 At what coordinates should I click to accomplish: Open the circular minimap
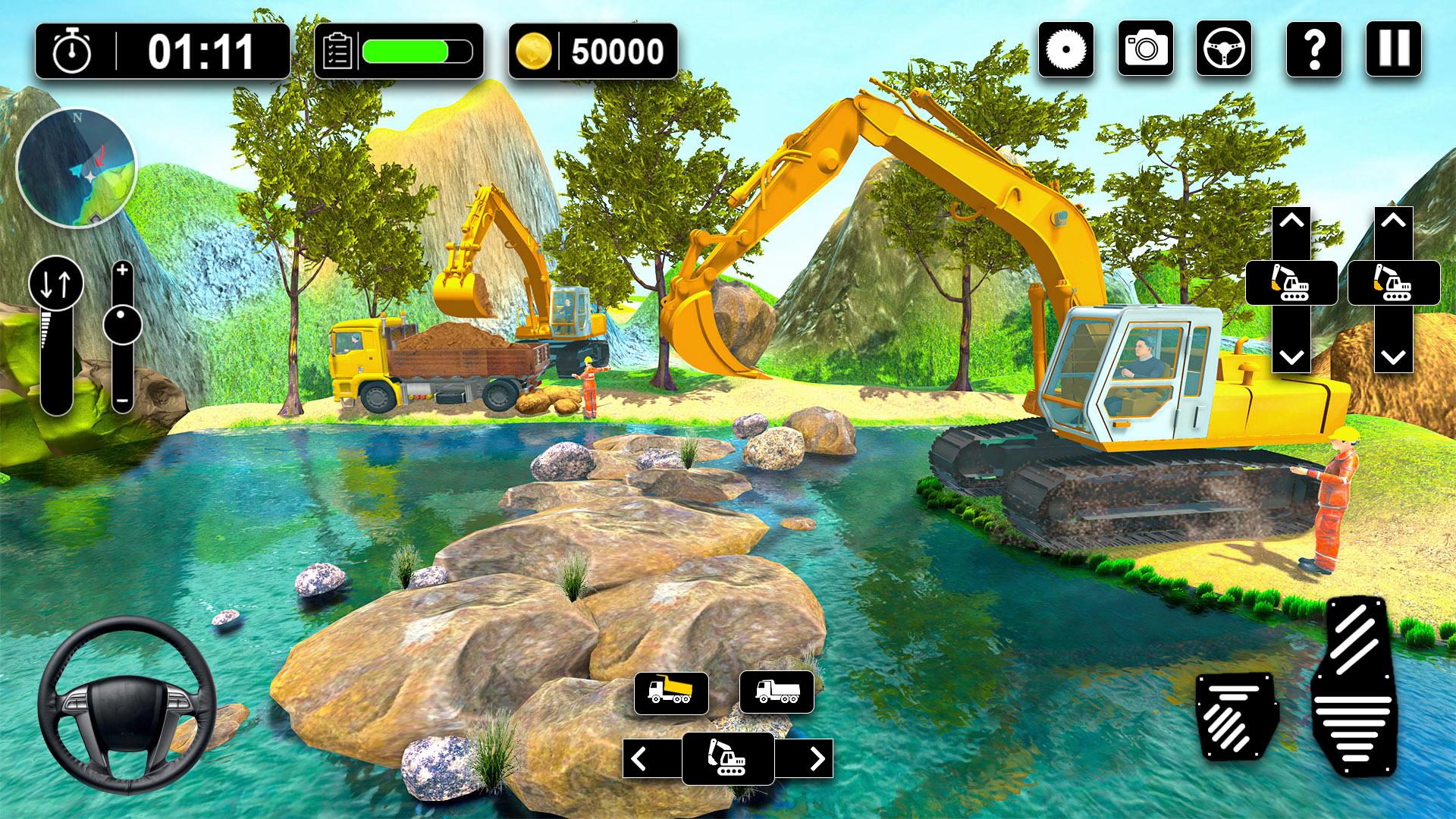coord(76,168)
